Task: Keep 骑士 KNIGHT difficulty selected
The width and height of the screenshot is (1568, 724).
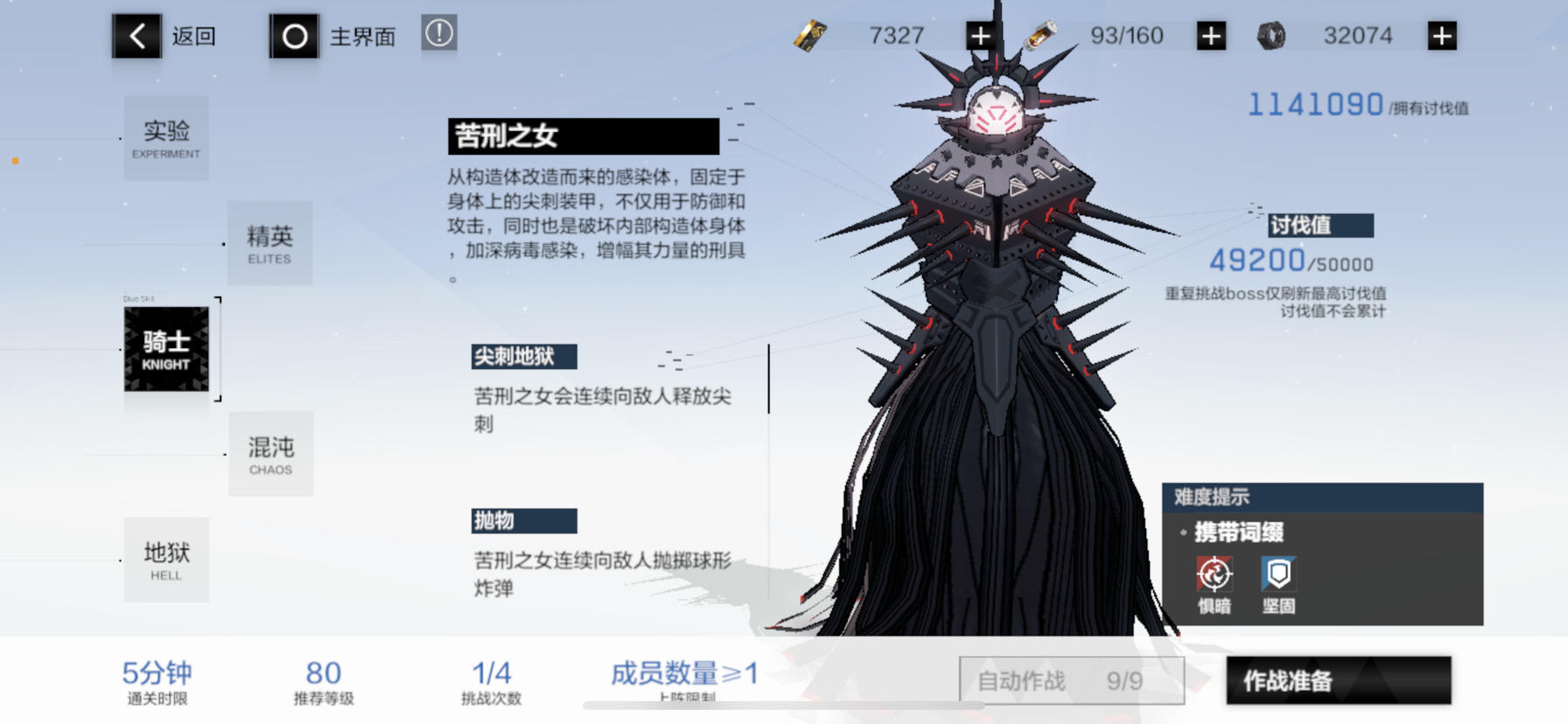Action: point(165,350)
